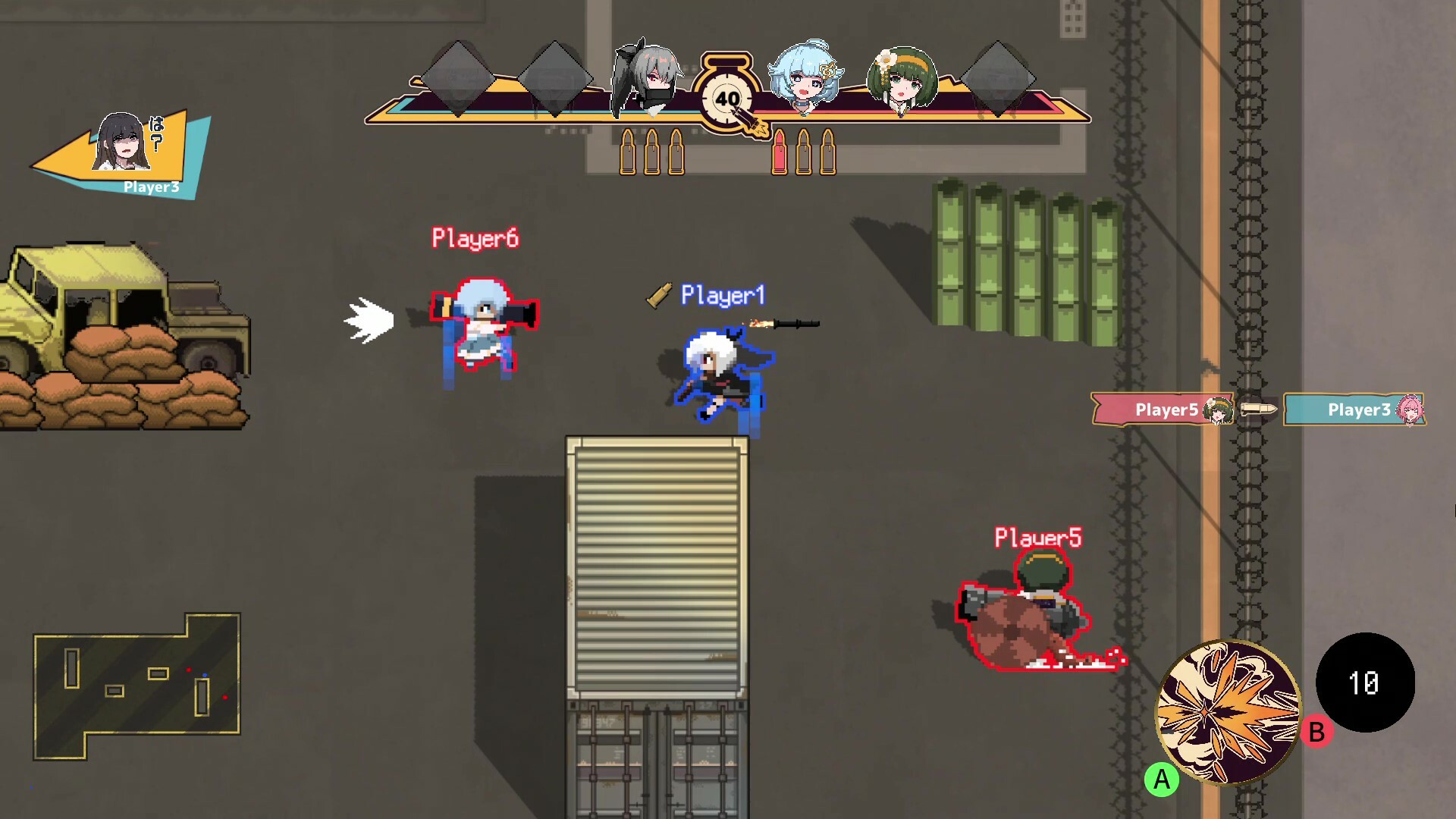Expand the white arrow direction indicator
This screenshot has height=819, width=1456.
pyautogui.click(x=369, y=318)
